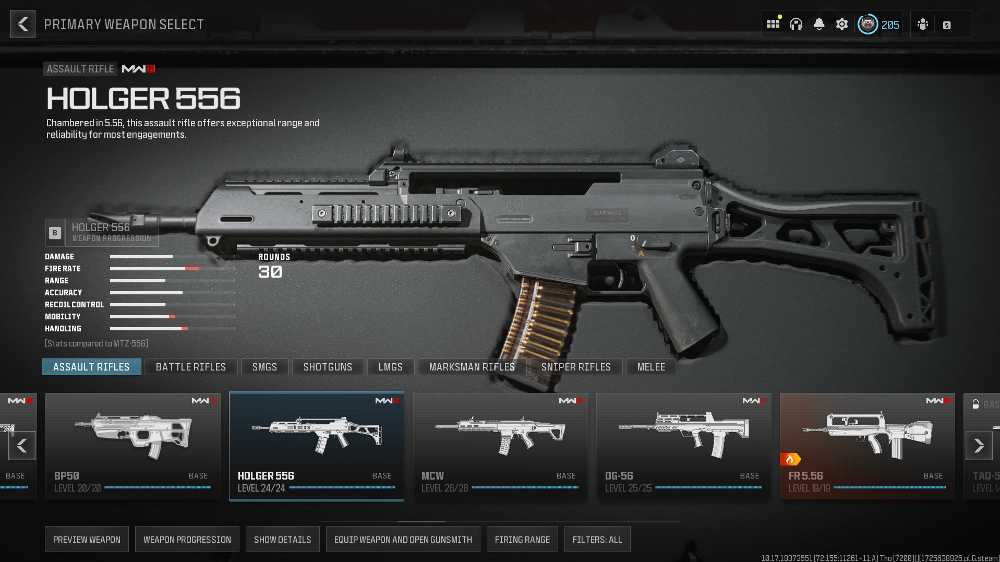1000x562 pixels.
Task: Show the next weapons with the right arrow
Action: pos(979,445)
